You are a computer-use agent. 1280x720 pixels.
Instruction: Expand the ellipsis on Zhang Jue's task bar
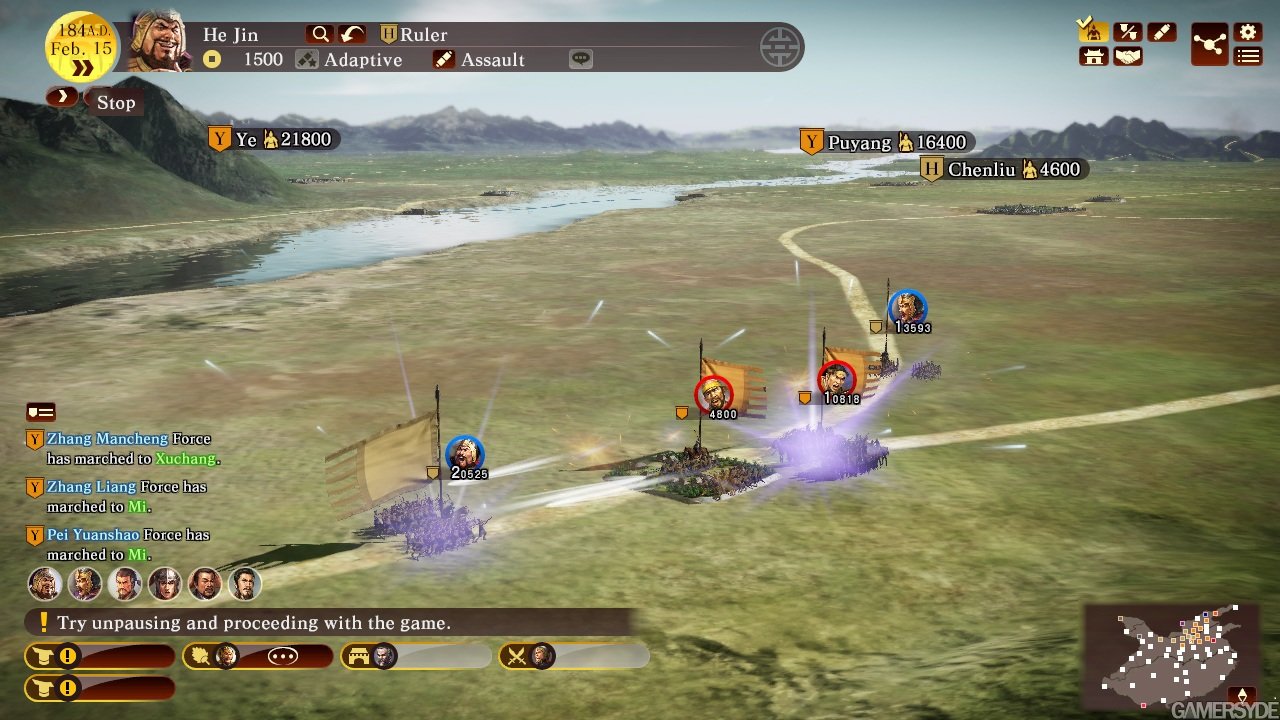(282, 655)
